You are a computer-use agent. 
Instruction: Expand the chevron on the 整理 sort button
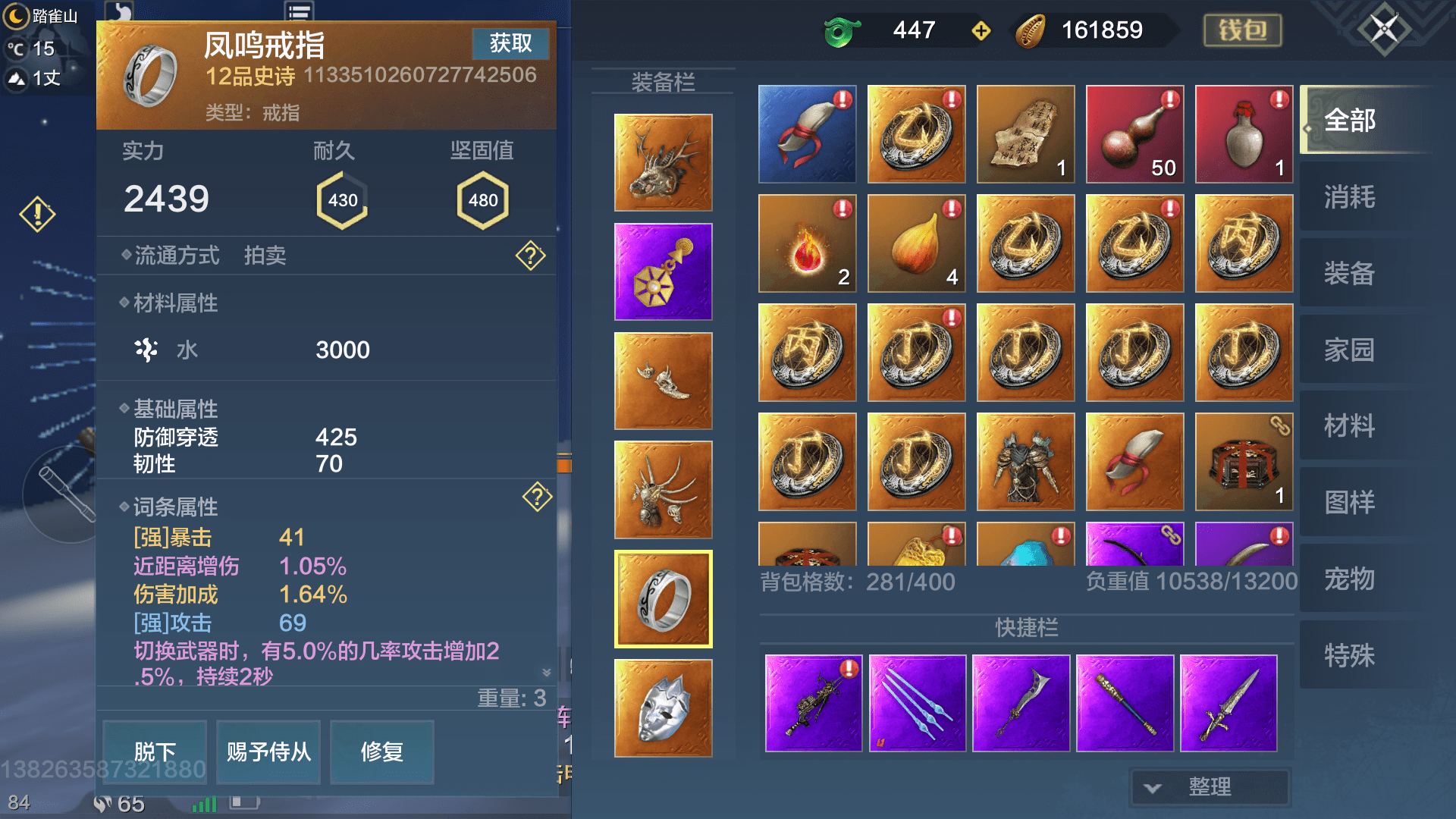pyautogui.click(x=1153, y=788)
